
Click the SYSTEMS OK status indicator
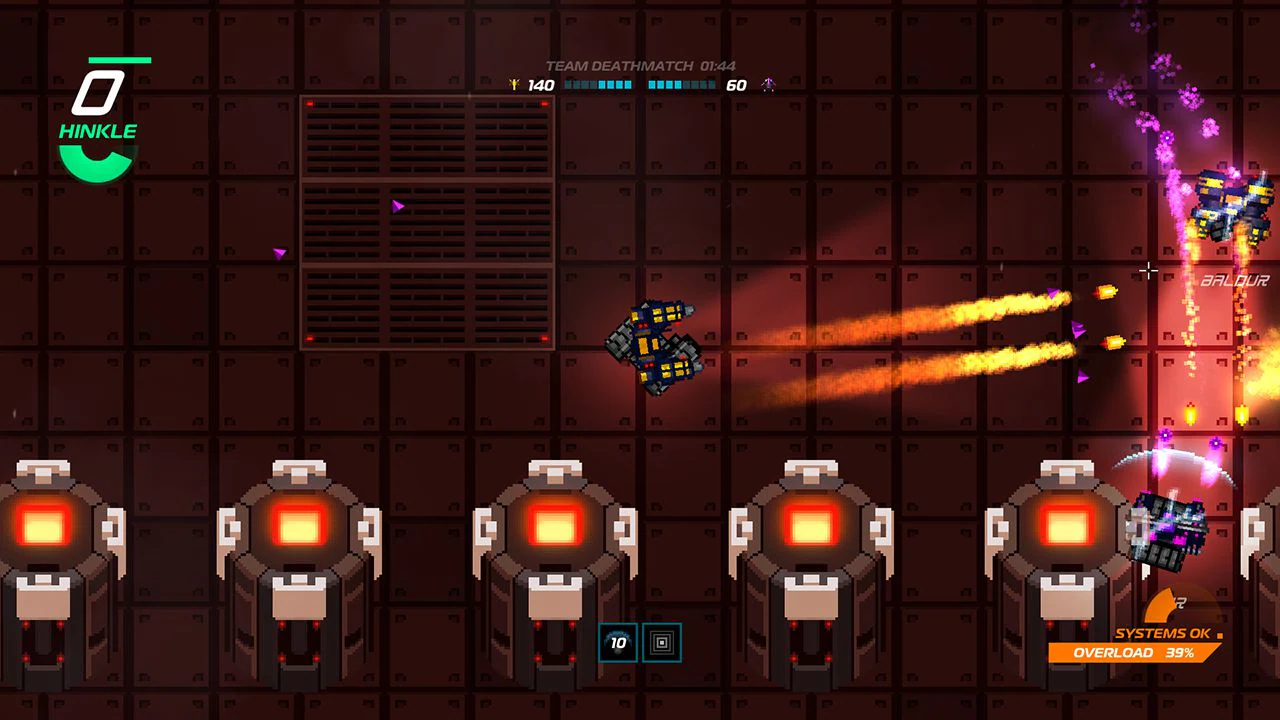1160,633
